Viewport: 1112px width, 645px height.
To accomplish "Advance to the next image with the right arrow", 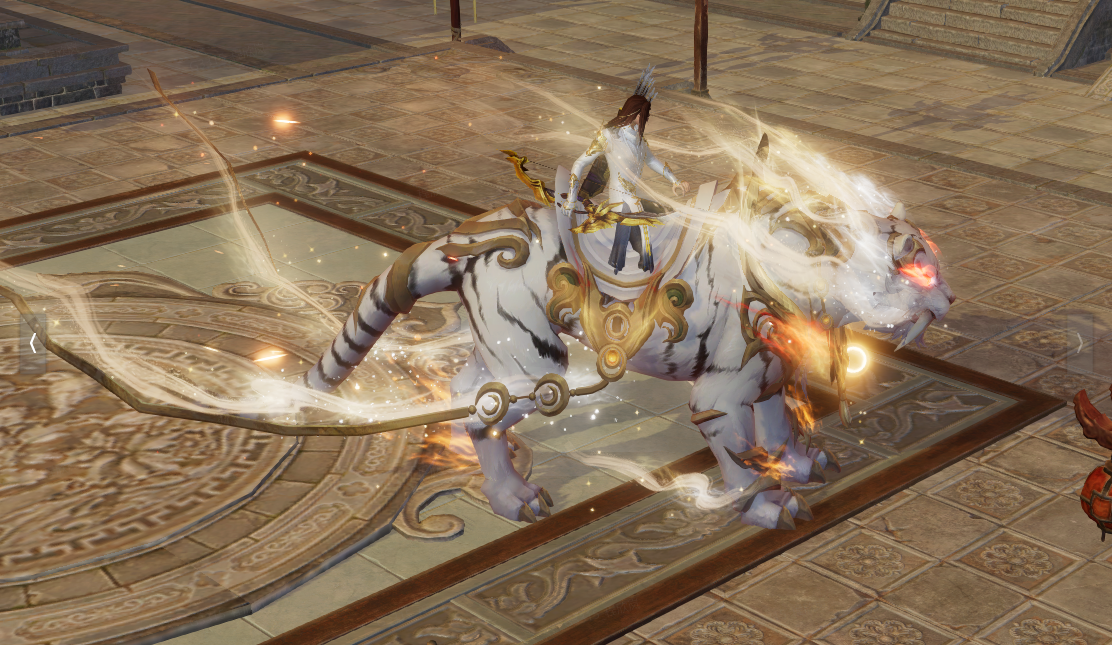I will (1079, 344).
